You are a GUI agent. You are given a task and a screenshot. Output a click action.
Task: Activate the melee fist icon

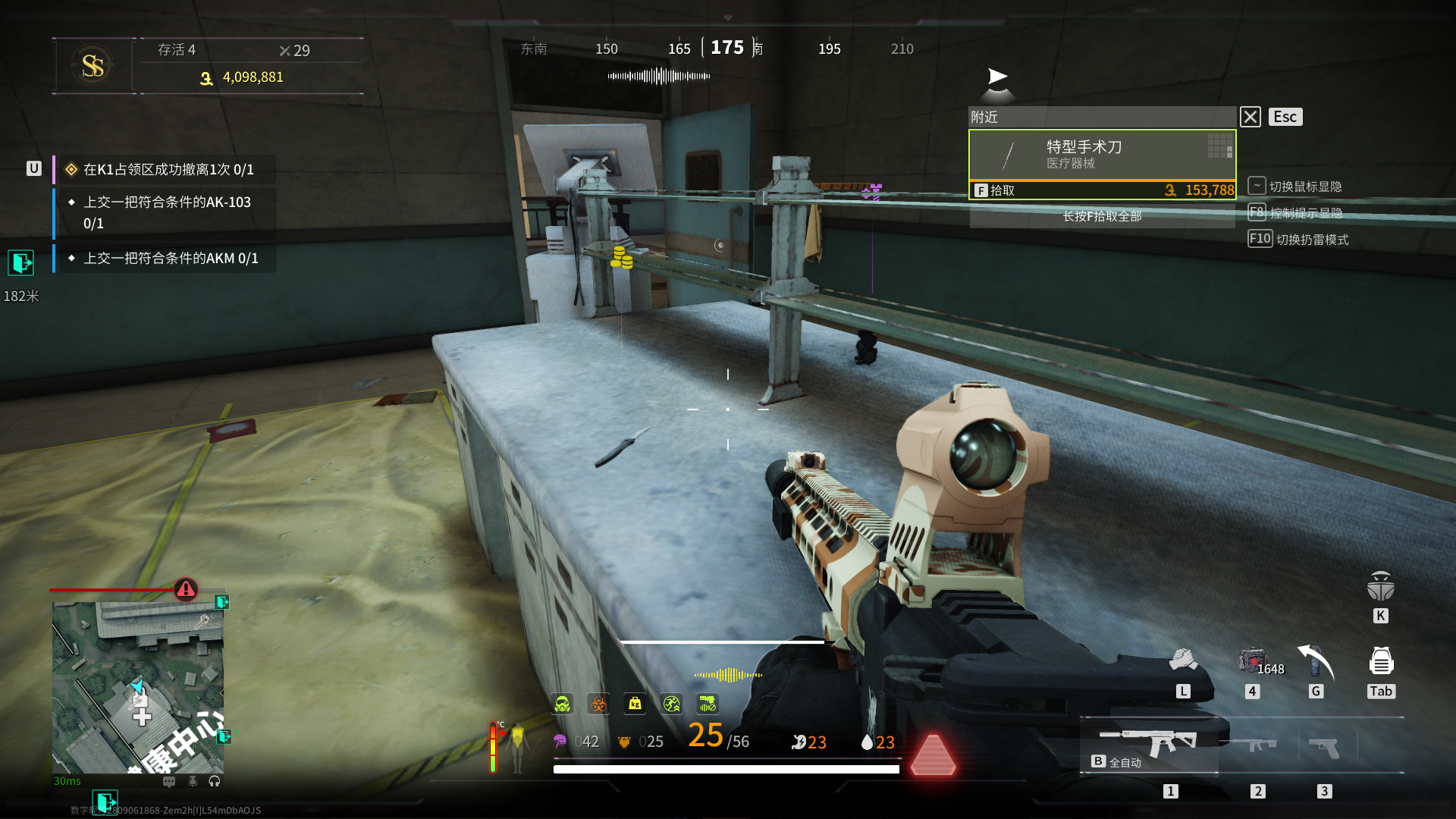[x=1182, y=661]
